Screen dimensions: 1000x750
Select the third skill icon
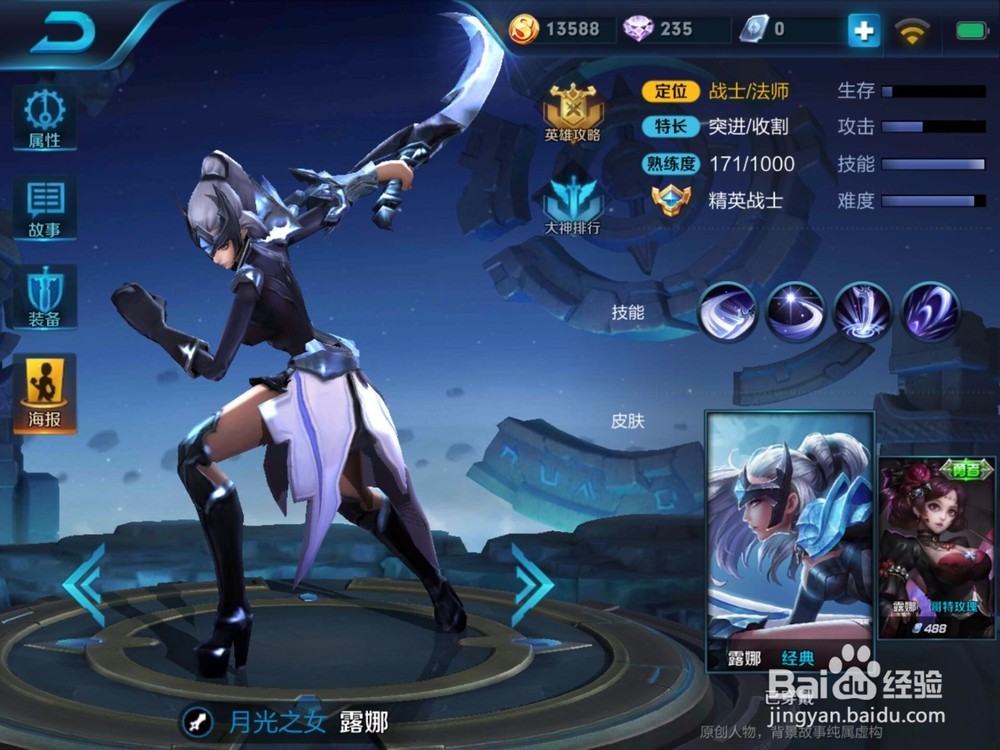point(863,312)
